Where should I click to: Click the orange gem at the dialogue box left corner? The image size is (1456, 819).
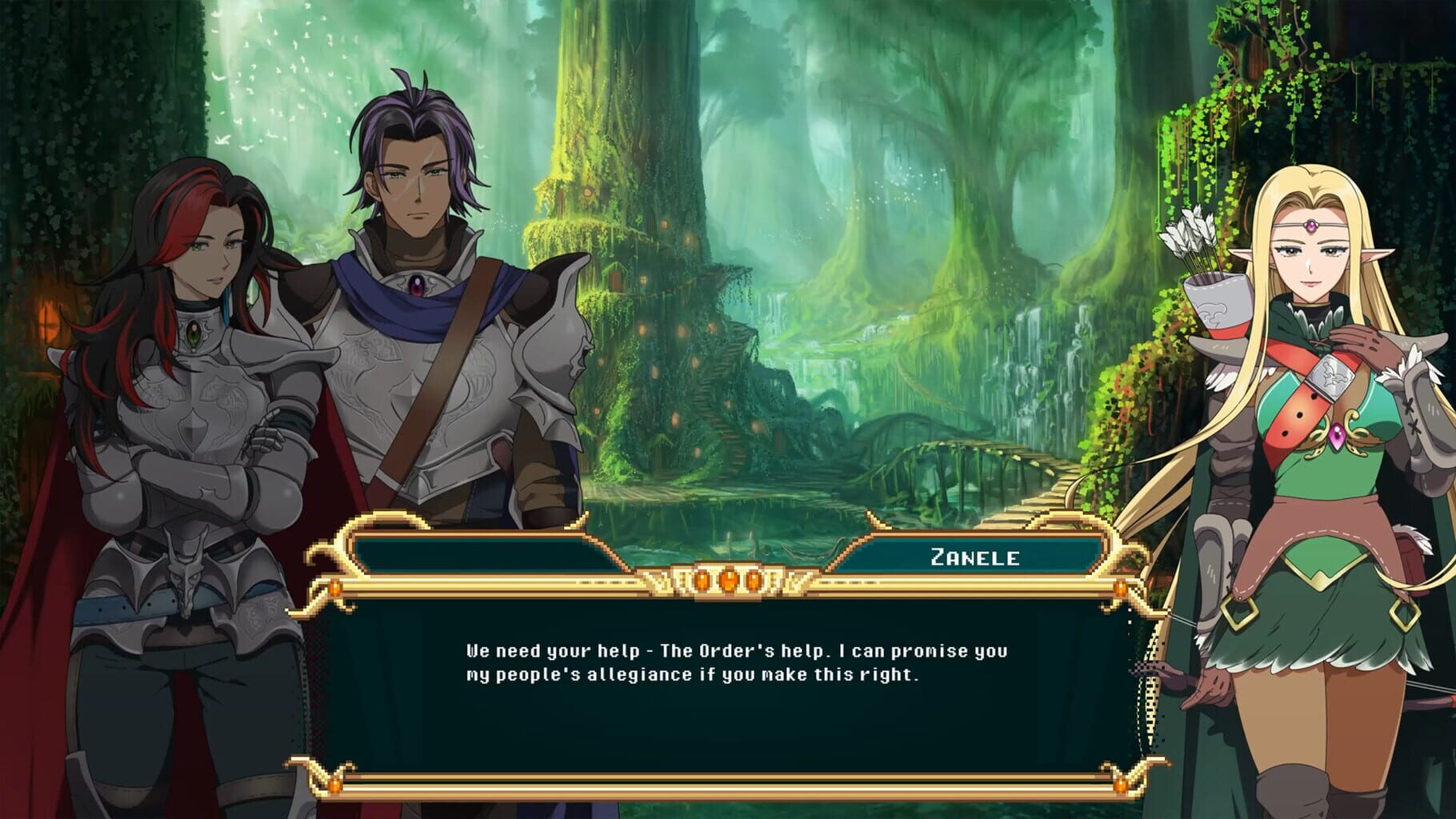tap(336, 588)
